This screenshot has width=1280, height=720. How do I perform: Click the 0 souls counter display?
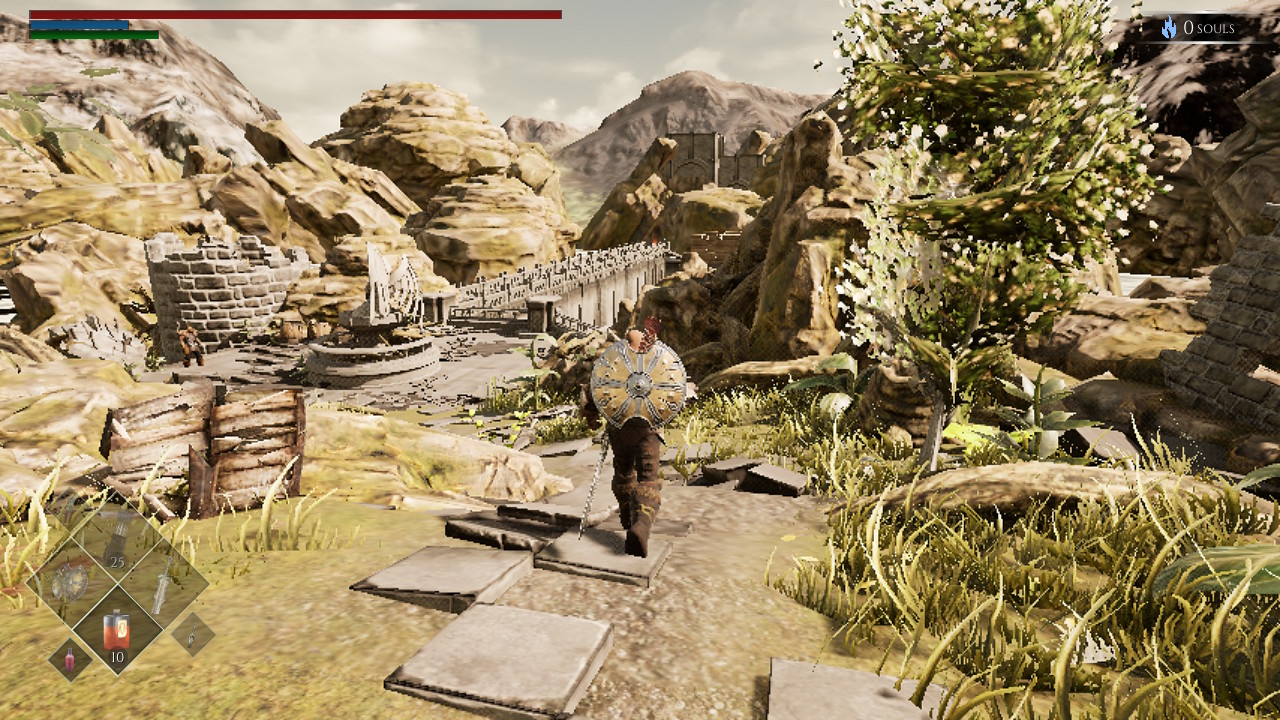tap(1210, 27)
